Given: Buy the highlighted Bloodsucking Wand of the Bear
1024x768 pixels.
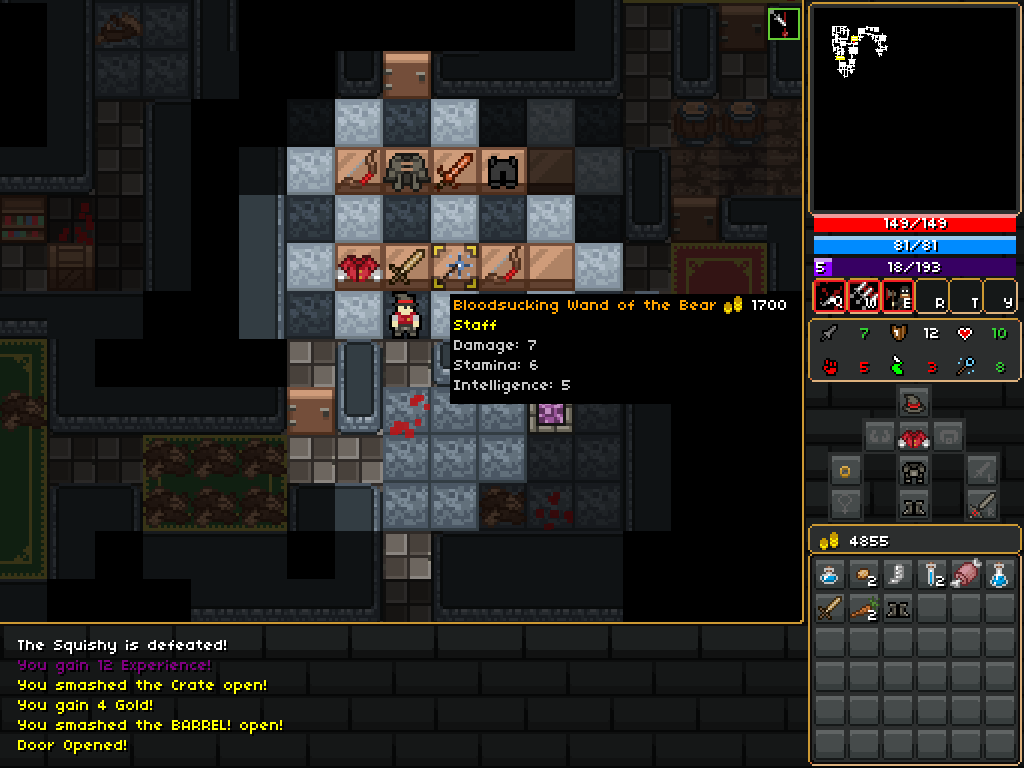Looking at the screenshot, I should point(456,267).
